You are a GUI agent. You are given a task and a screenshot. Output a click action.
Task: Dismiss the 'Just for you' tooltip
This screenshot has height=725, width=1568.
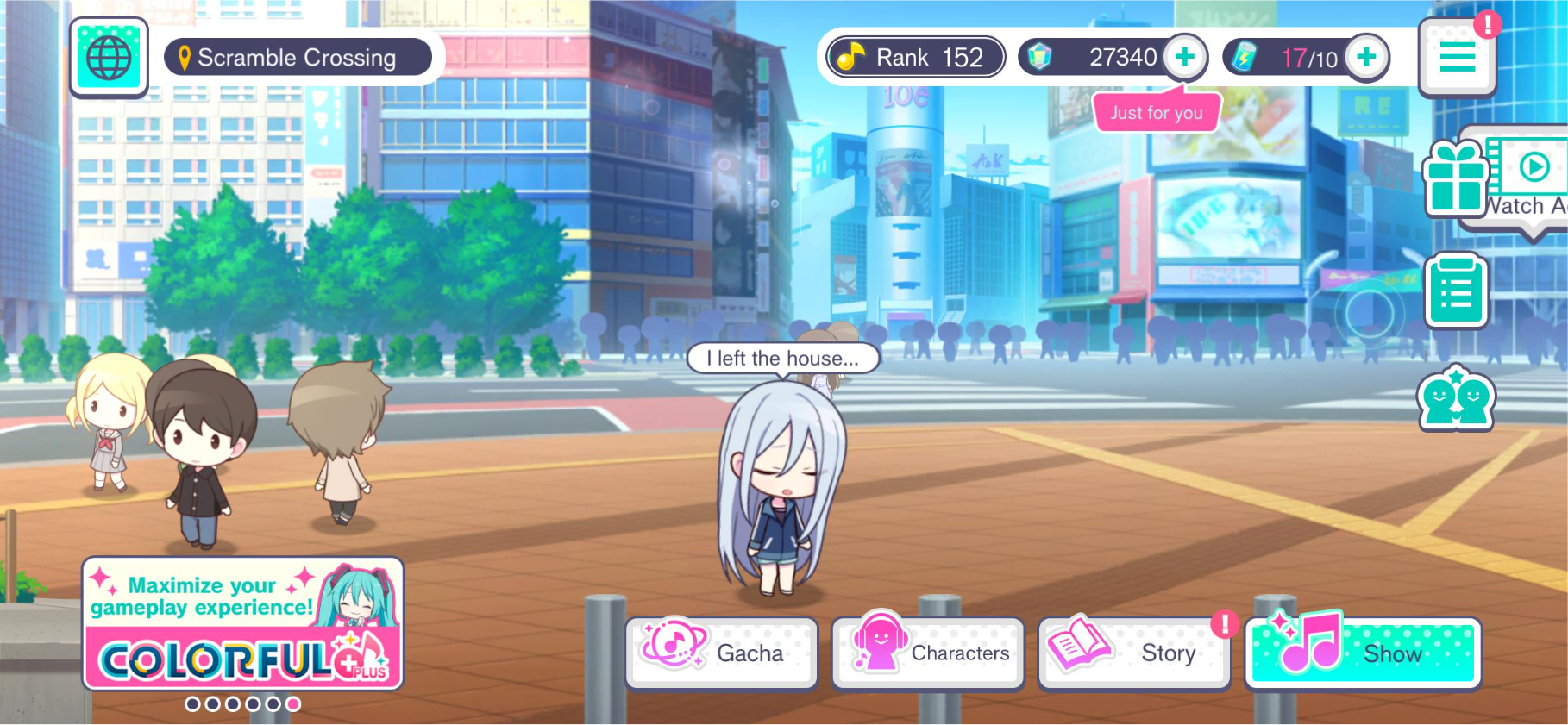(1157, 112)
